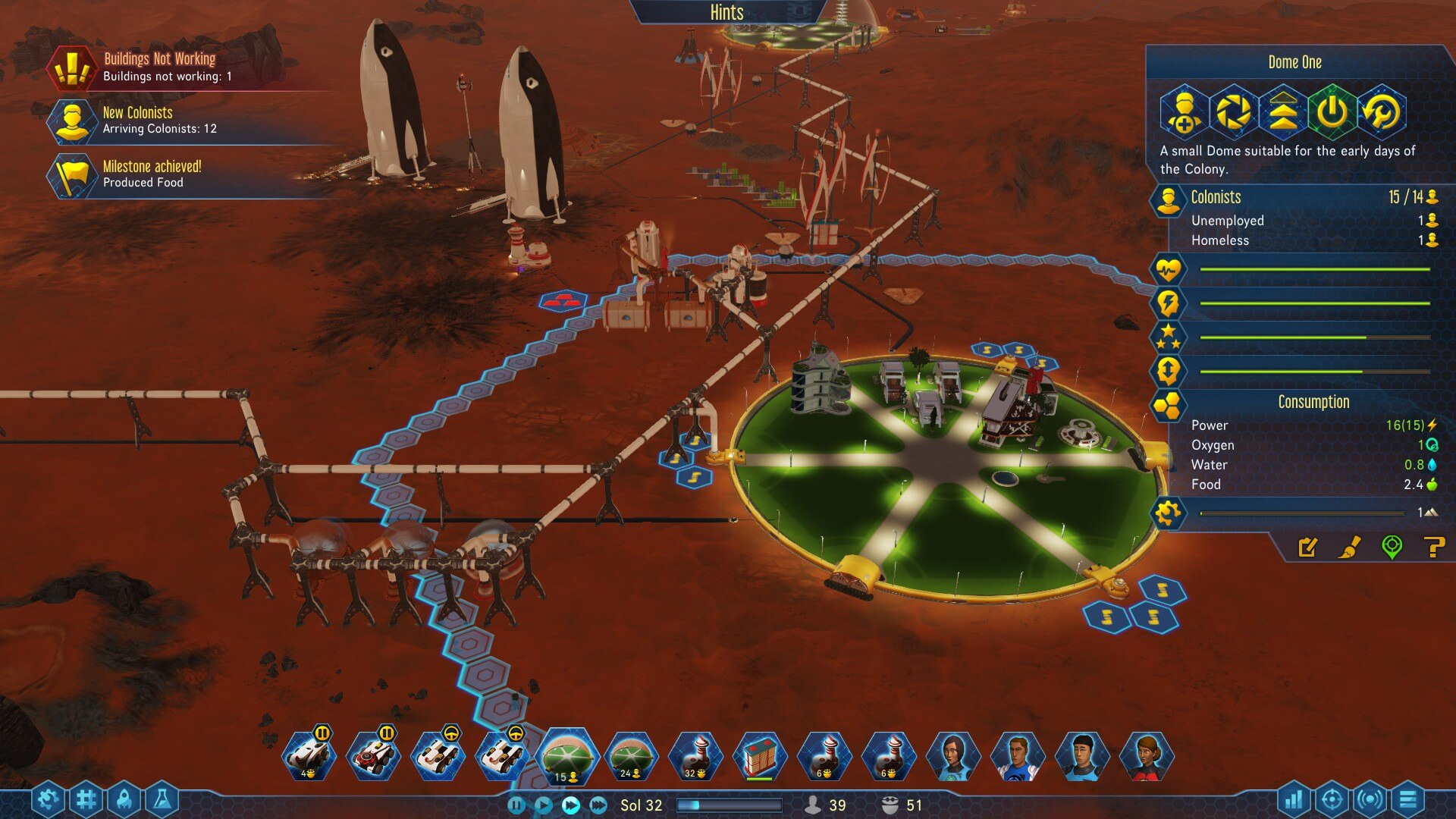
Task: Open the Produced Food milestone notification
Action: (x=152, y=174)
